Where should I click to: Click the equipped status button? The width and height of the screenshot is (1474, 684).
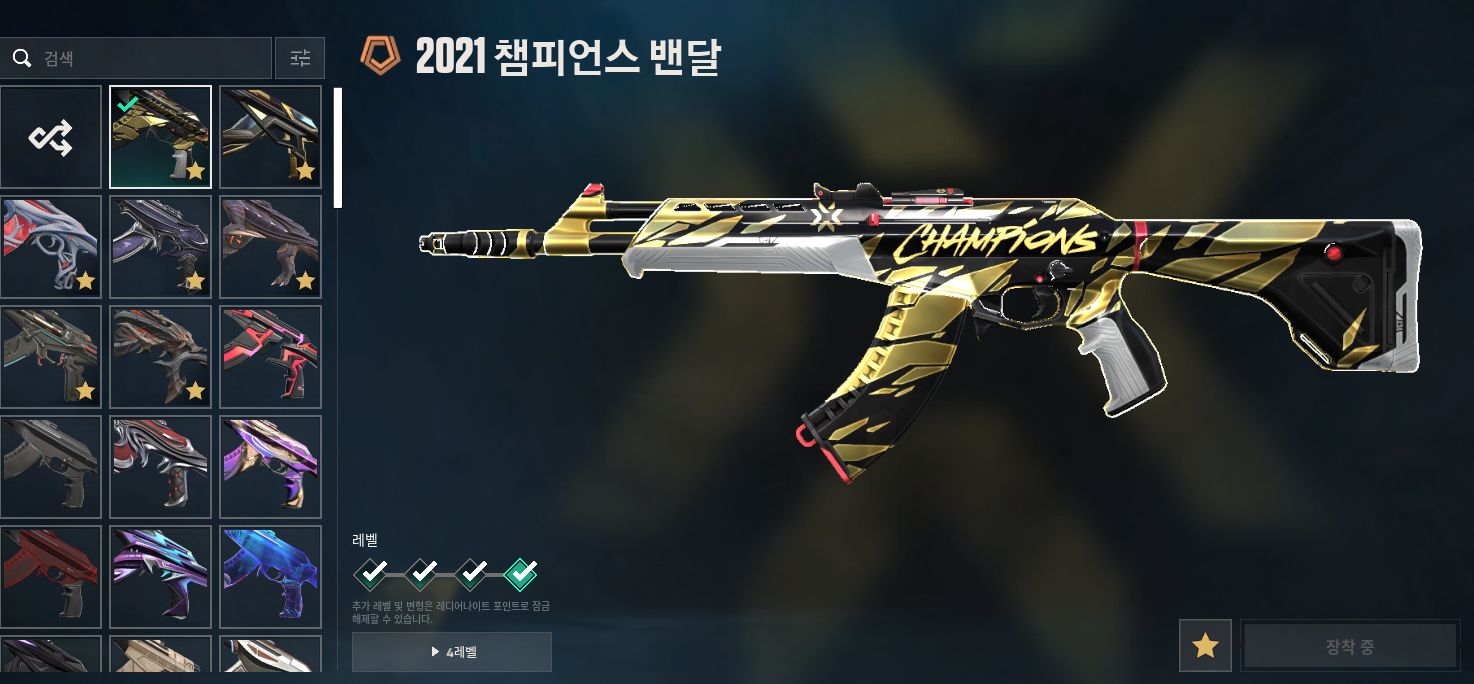click(x=1349, y=645)
